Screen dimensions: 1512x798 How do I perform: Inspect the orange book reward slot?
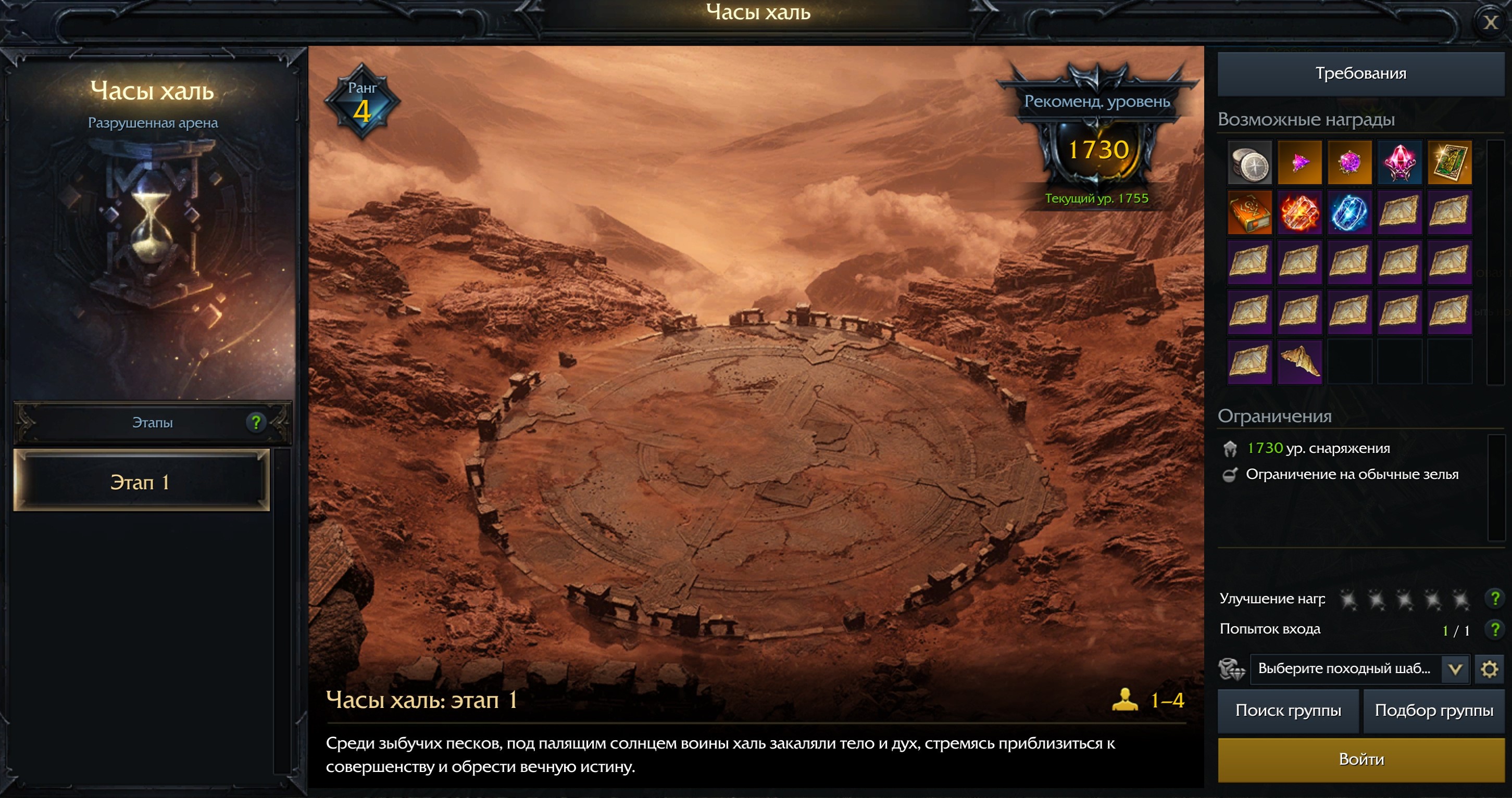[x=1249, y=212]
